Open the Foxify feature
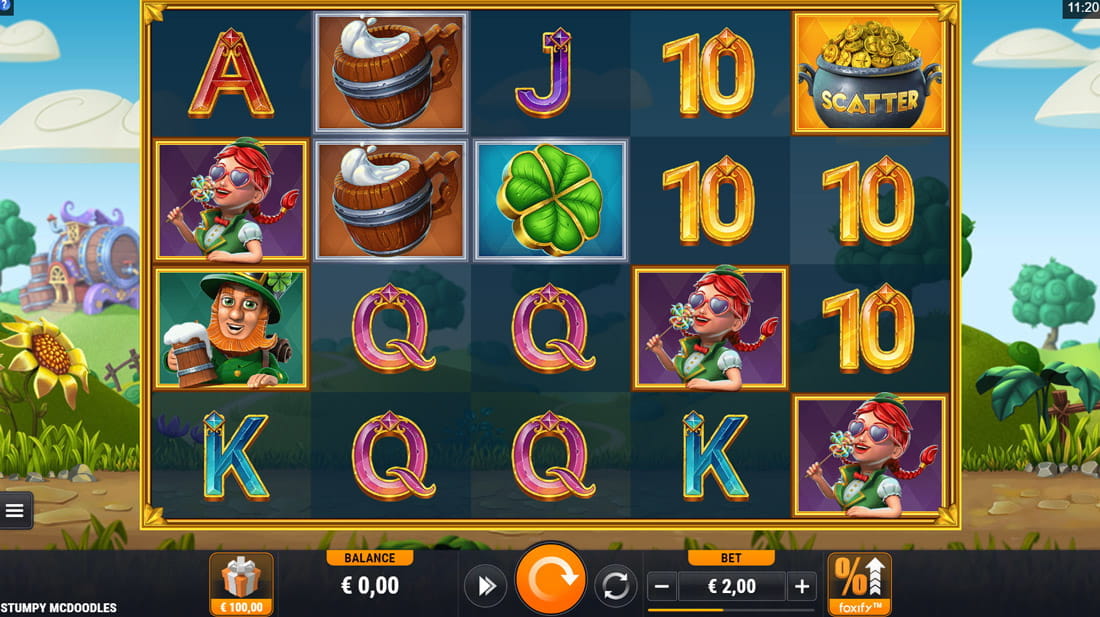This screenshot has width=1100, height=617. pos(859,584)
